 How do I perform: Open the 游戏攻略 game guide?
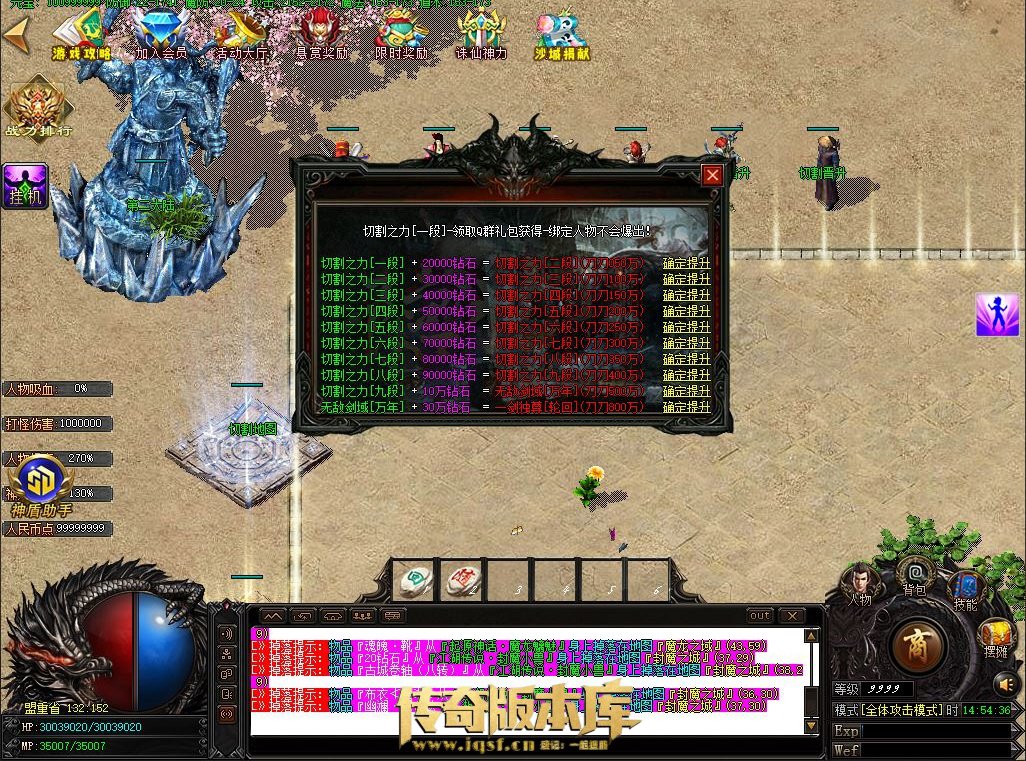(x=81, y=36)
